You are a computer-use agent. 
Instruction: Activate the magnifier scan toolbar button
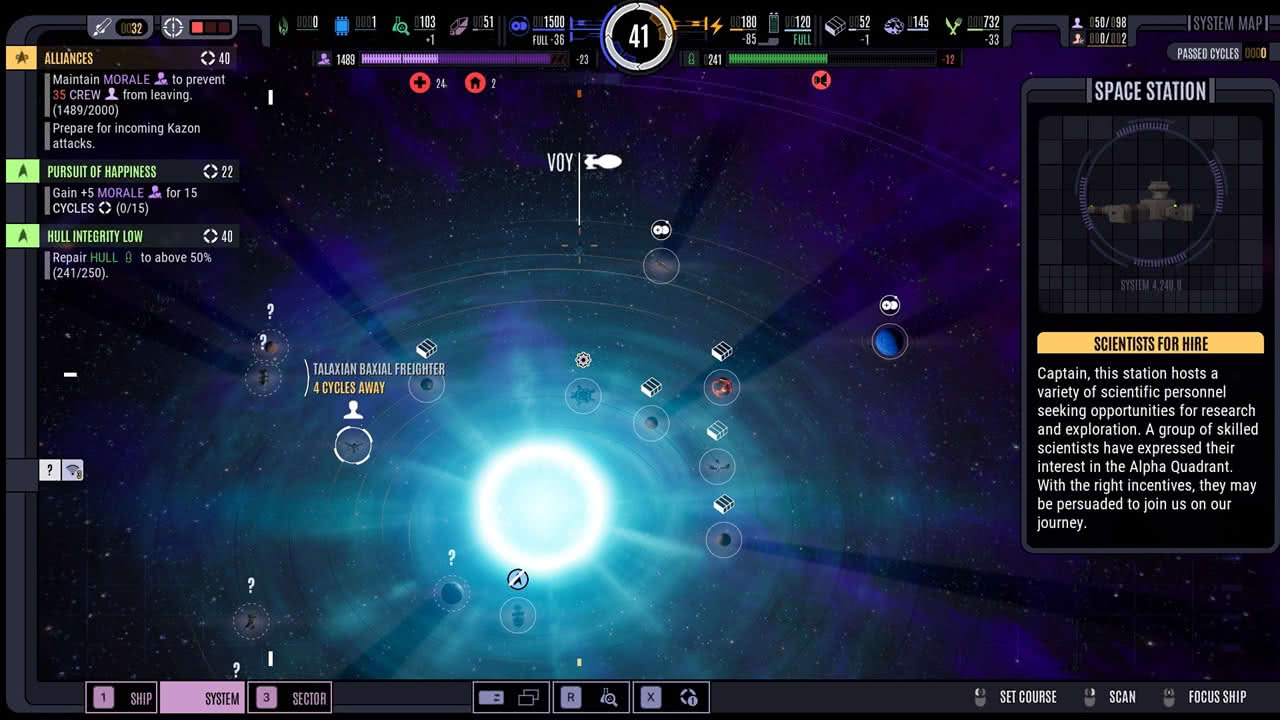click(x=608, y=698)
